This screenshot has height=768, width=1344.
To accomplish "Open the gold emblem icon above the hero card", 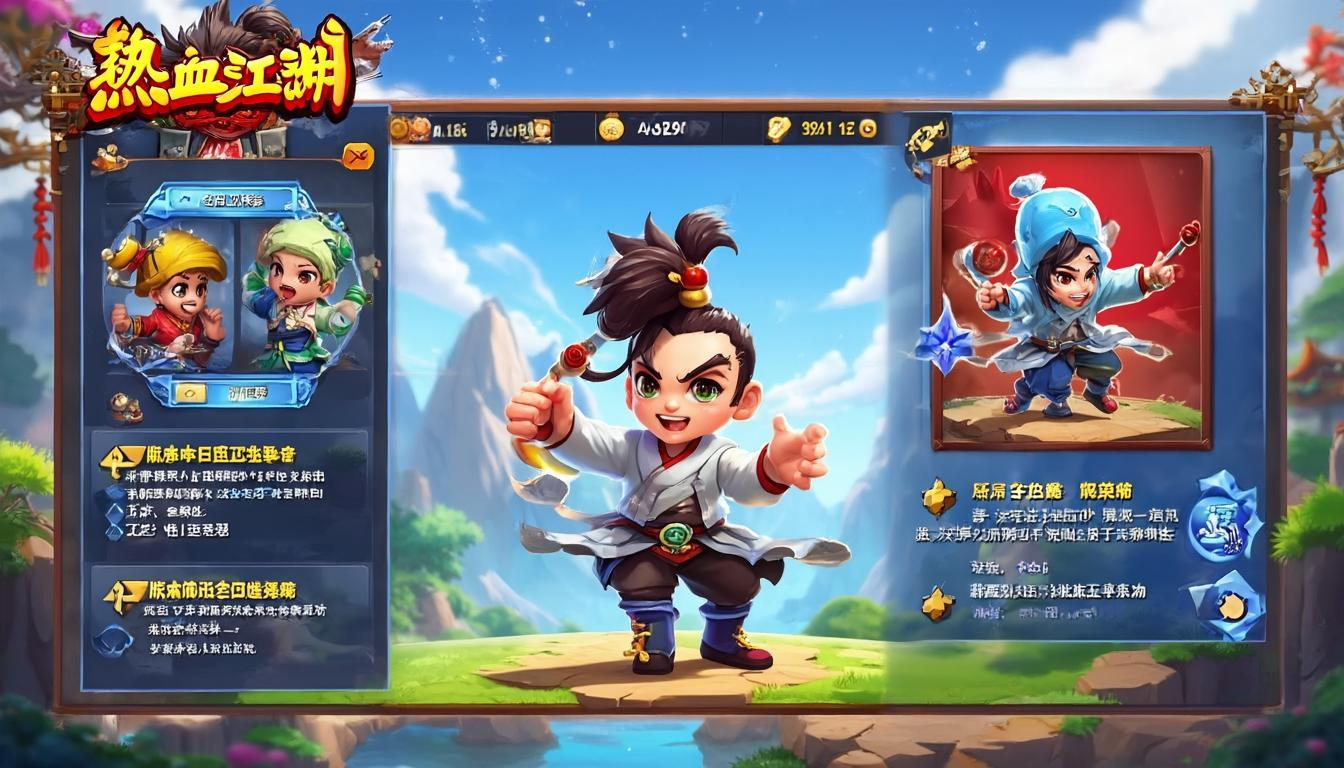I will click(x=927, y=146).
